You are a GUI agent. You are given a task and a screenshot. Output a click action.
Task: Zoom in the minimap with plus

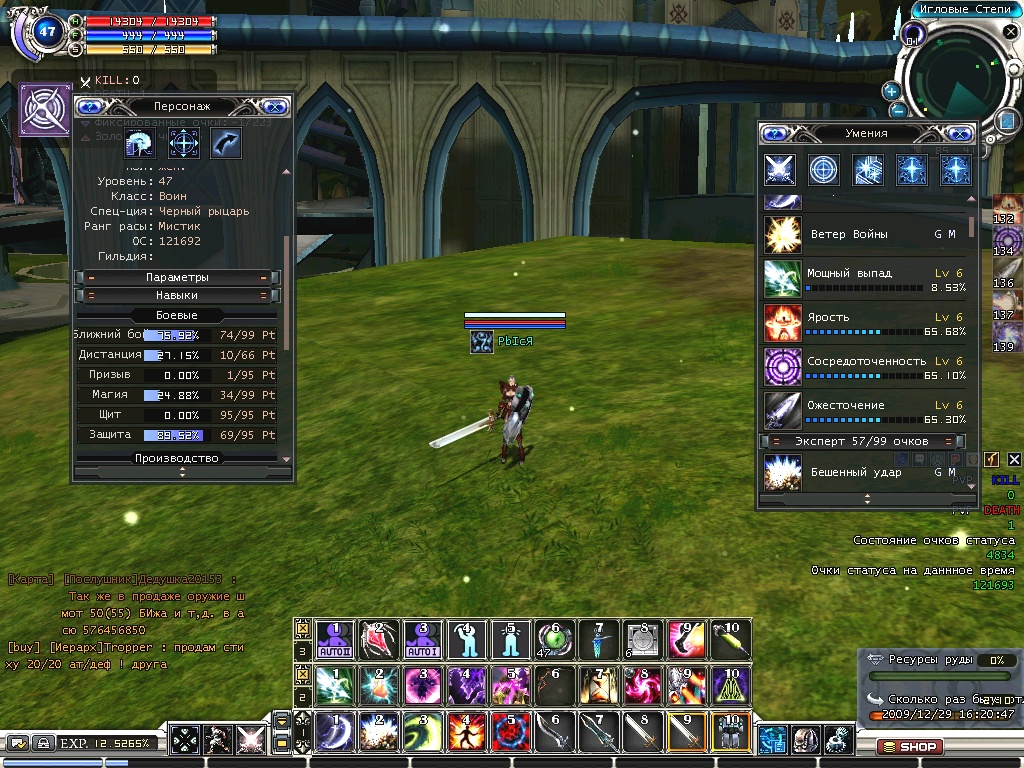(891, 91)
